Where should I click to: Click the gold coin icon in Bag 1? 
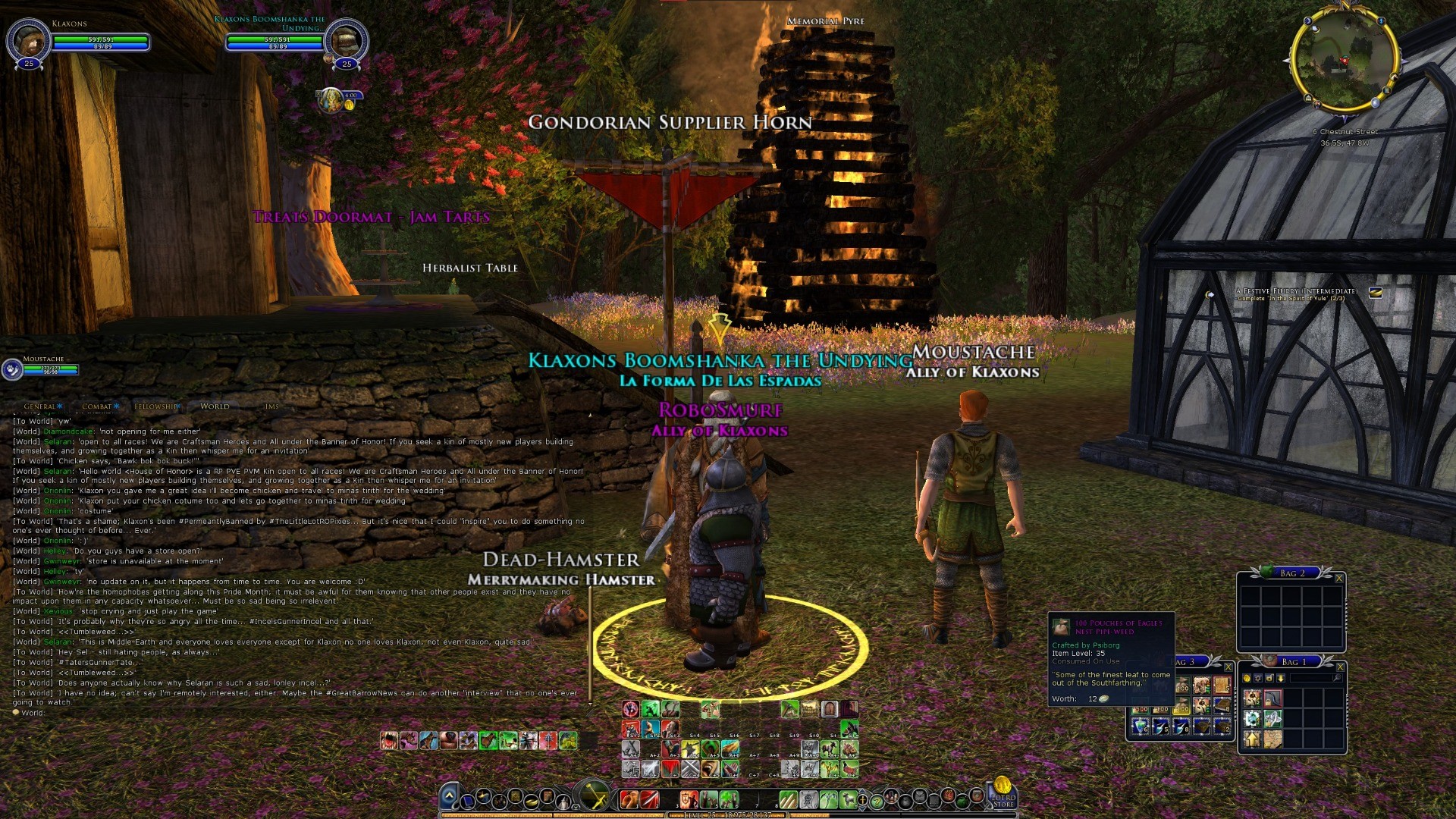[x=1247, y=678]
